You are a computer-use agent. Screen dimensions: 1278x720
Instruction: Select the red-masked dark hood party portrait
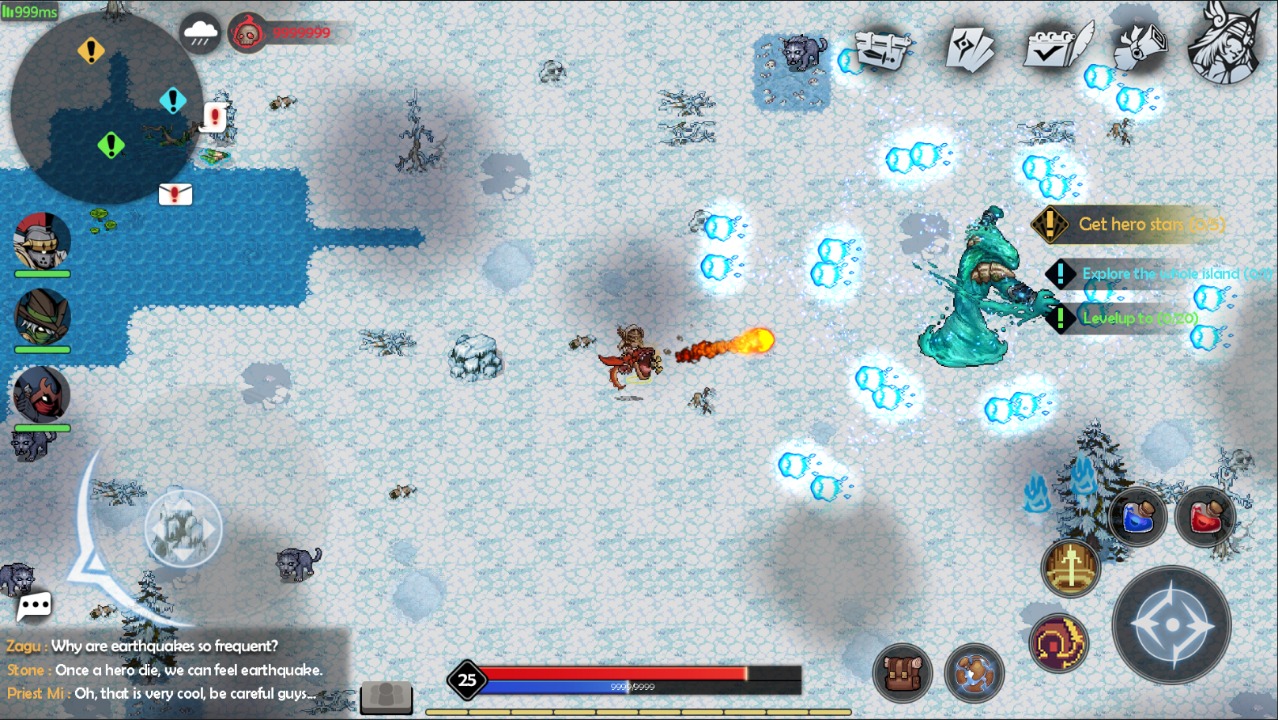(x=42, y=394)
